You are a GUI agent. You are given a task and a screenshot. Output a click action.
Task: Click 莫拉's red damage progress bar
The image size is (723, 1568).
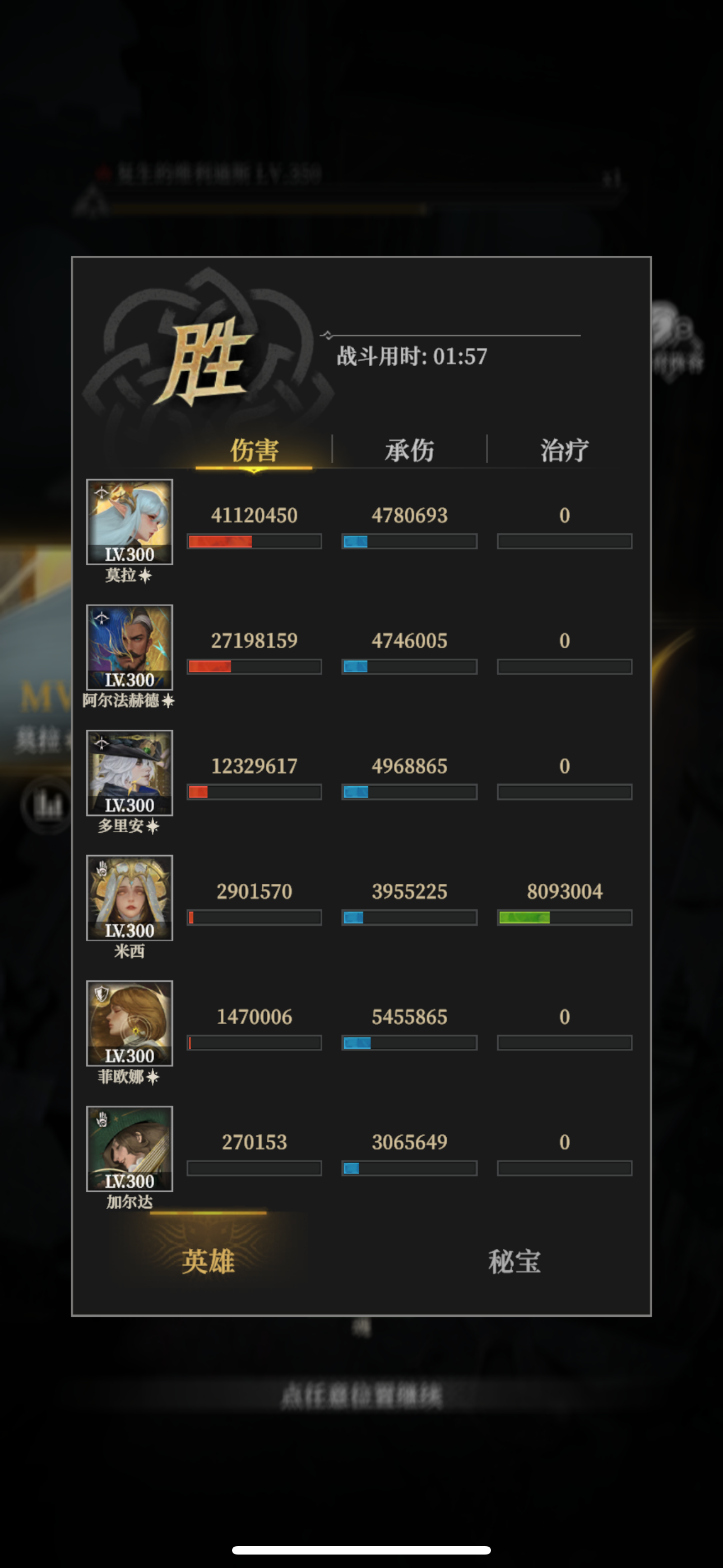coord(254,541)
